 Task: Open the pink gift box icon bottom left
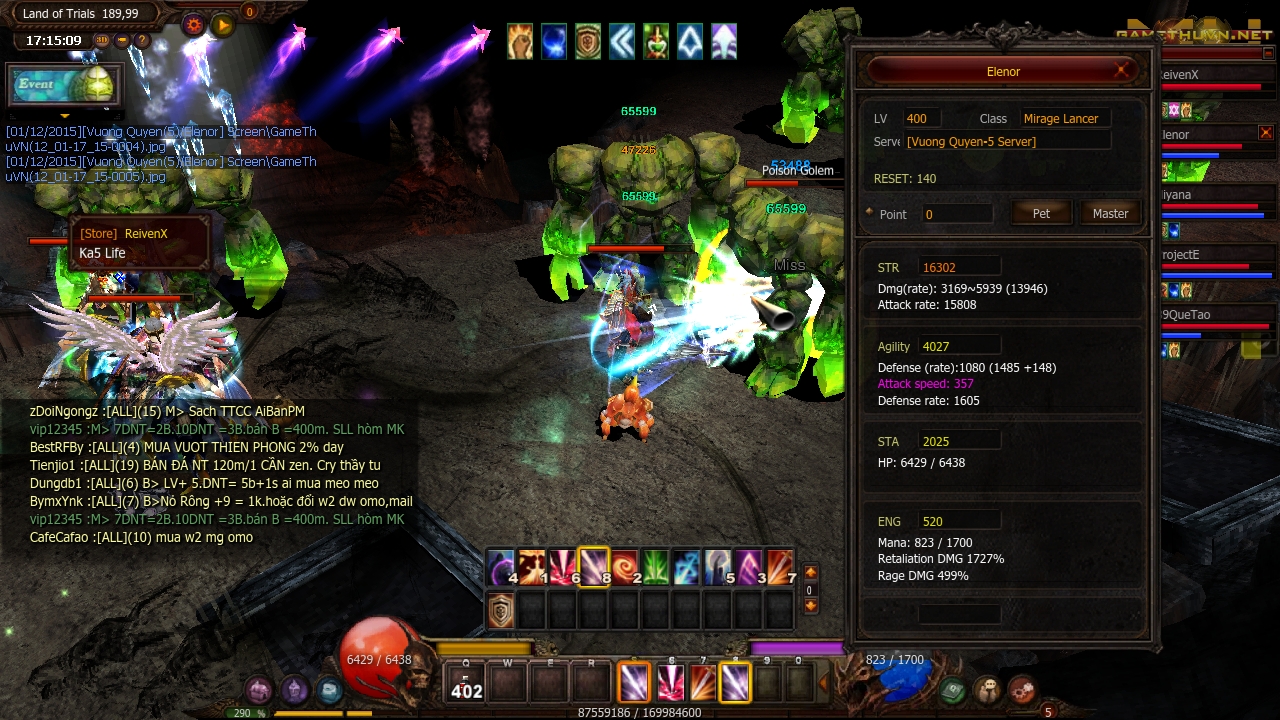click(260, 690)
